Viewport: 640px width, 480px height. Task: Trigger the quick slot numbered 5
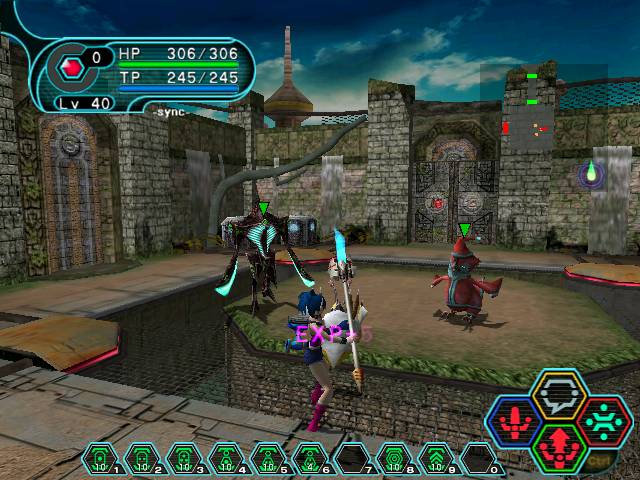268,458
